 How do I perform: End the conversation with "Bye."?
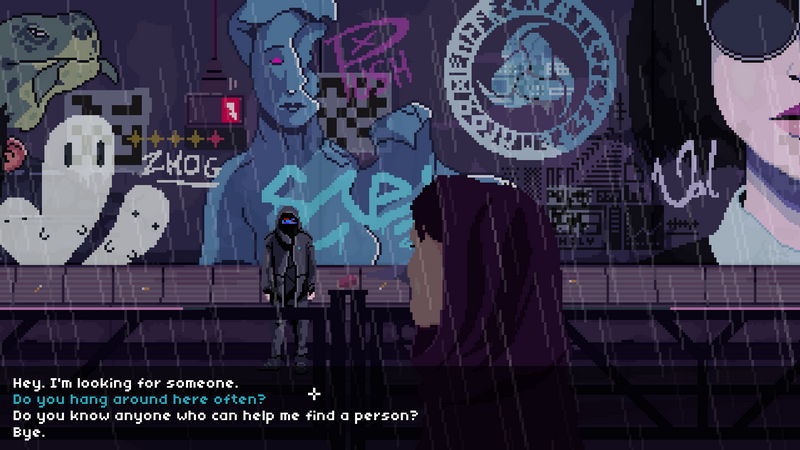(x=29, y=433)
